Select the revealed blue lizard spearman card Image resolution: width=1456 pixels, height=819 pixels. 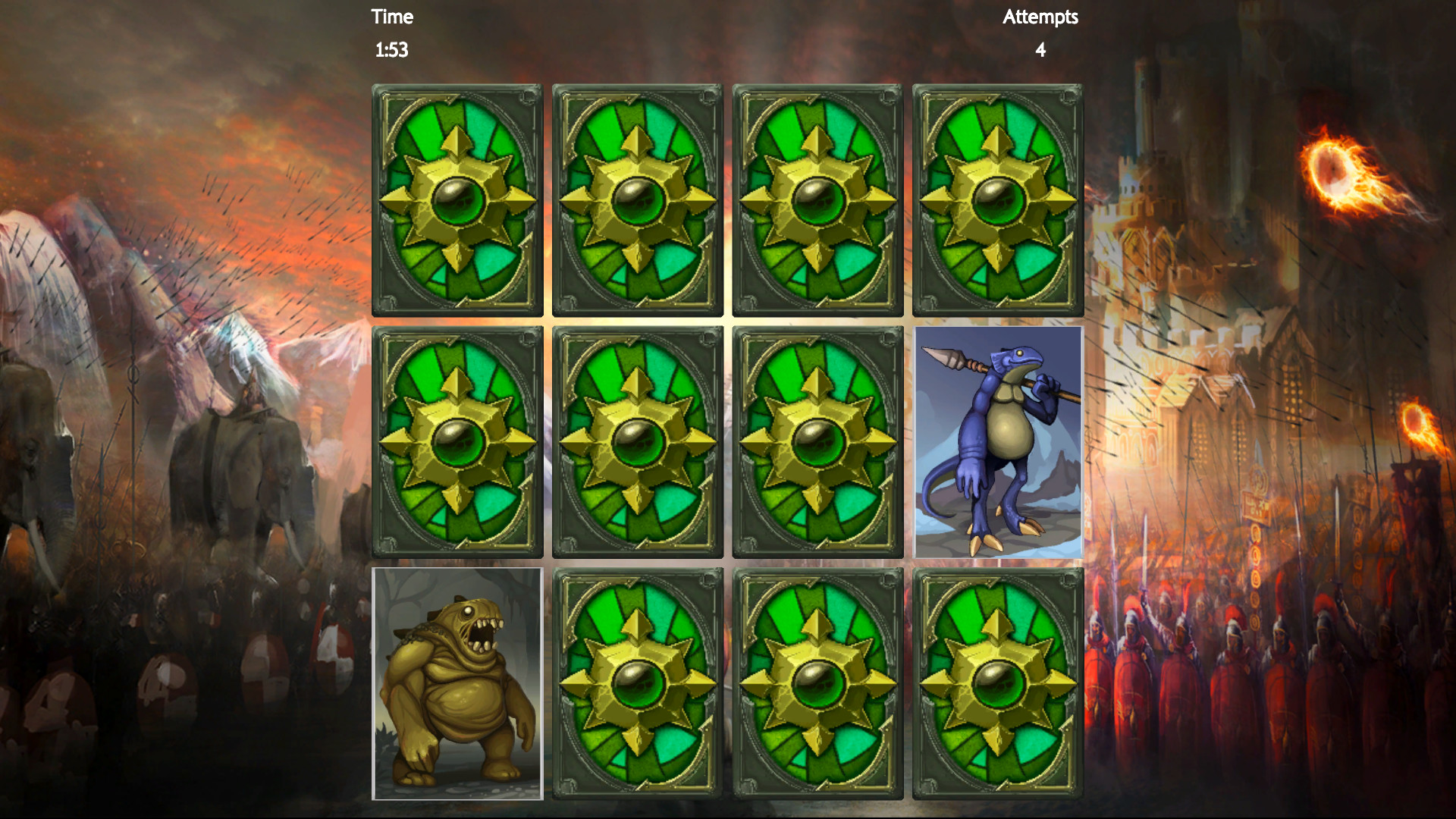coord(997,444)
